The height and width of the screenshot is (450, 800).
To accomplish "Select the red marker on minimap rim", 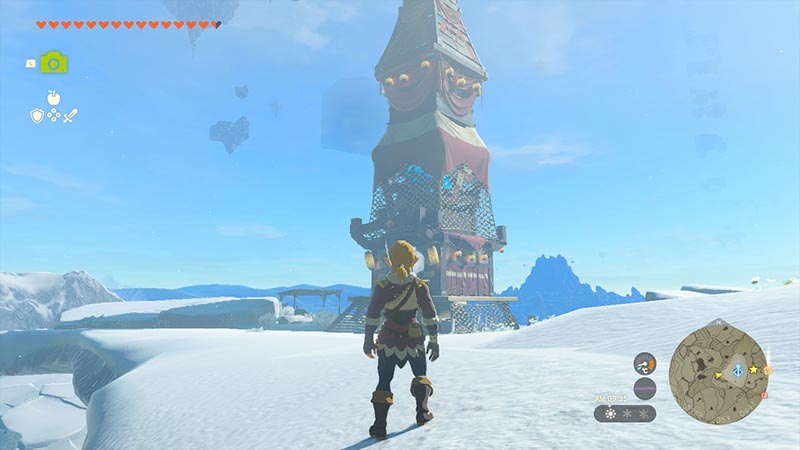I will (763, 395).
